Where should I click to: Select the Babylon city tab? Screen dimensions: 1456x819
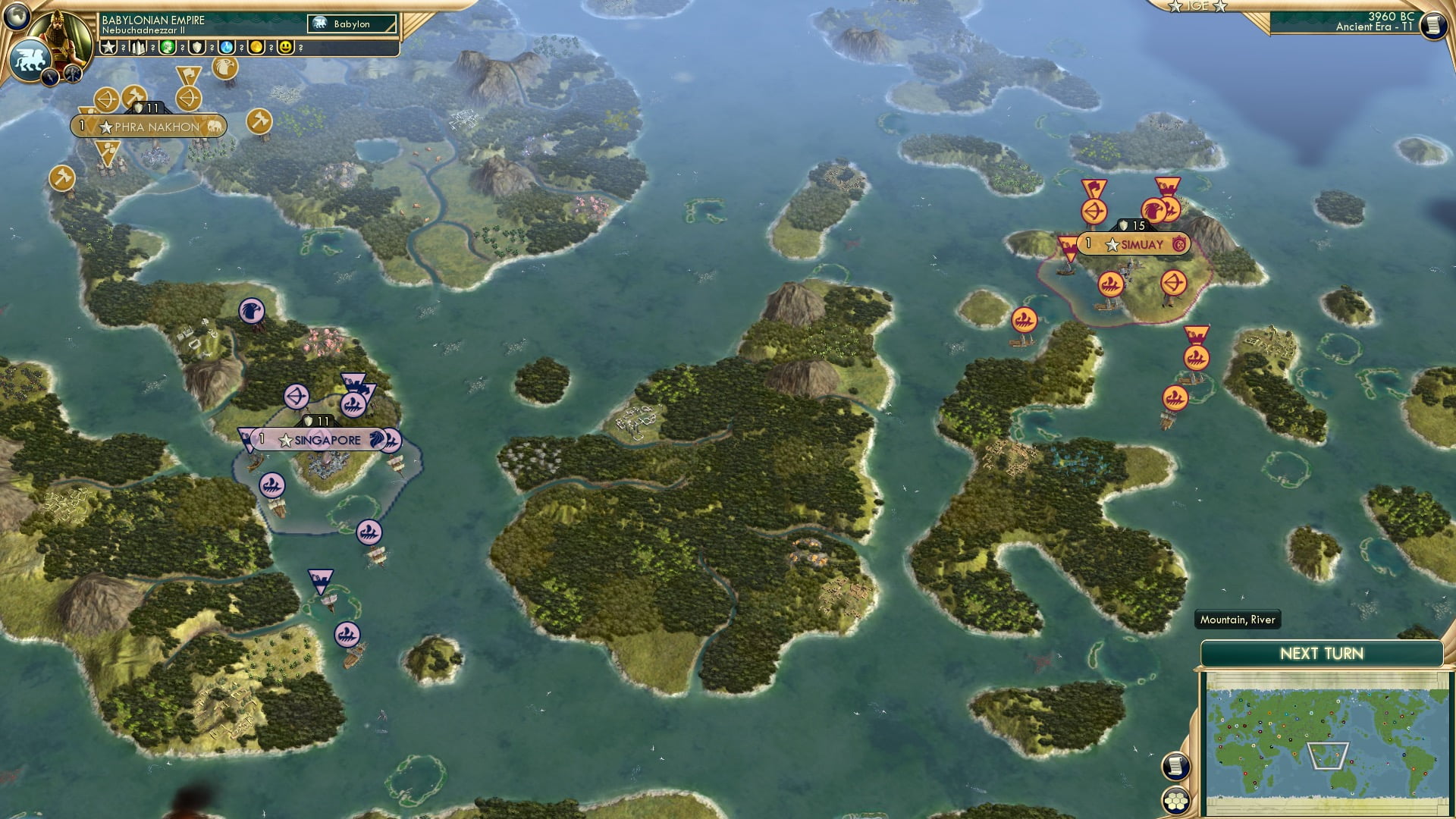tap(350, 24)
